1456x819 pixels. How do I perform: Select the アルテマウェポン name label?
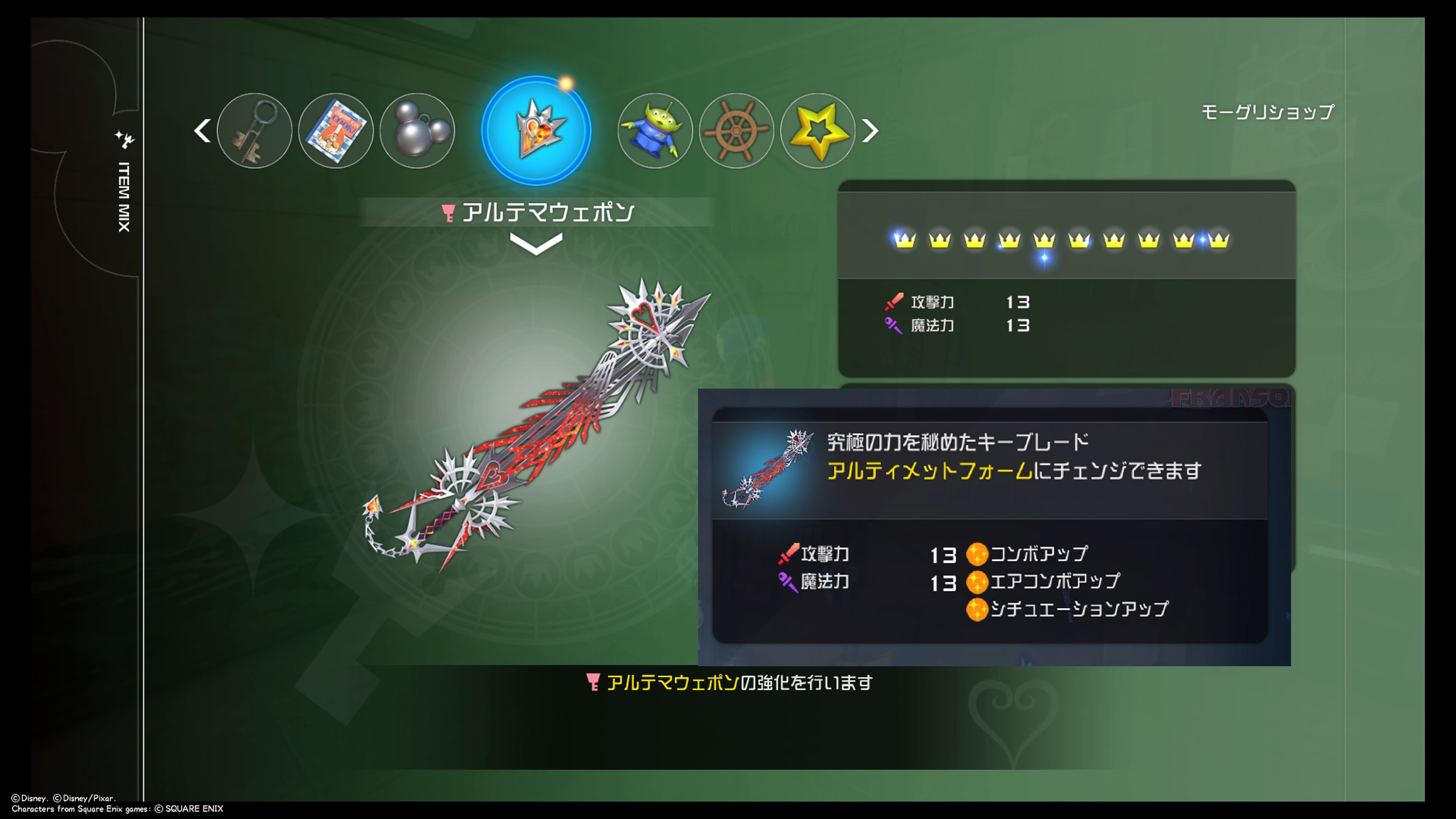547,212
